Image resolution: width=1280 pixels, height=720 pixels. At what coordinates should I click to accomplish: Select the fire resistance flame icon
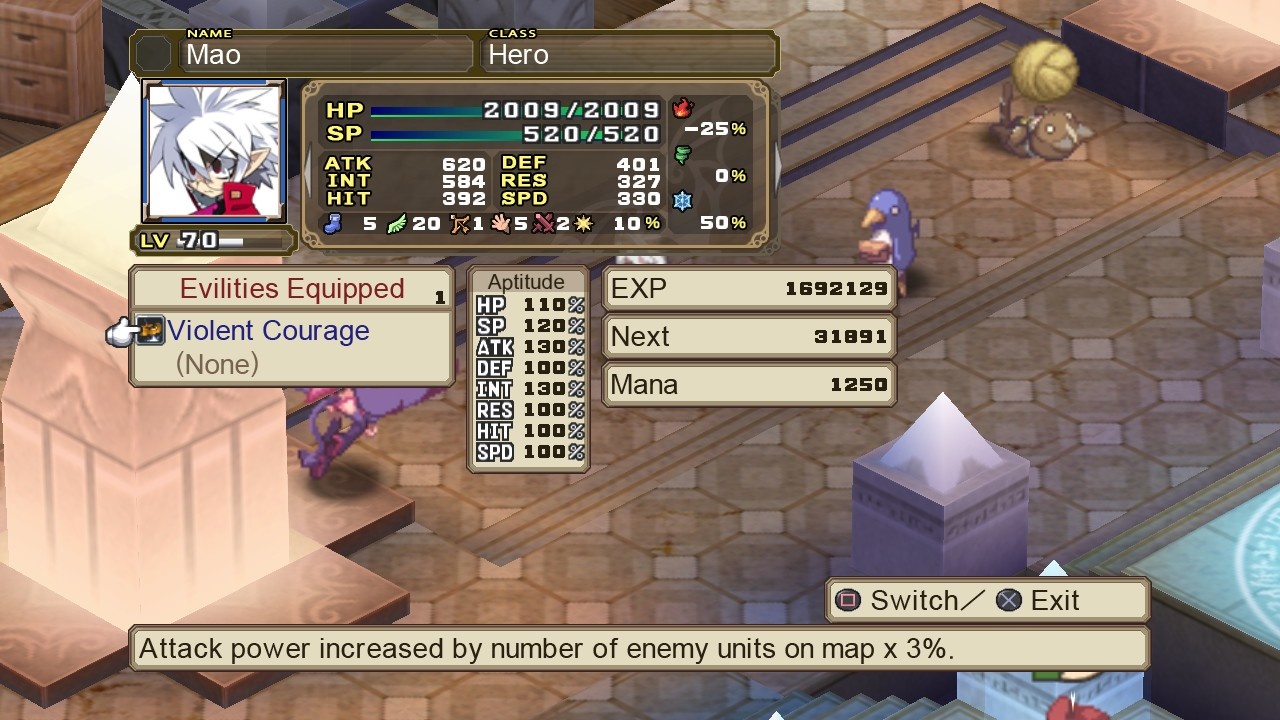coord(683,107)
